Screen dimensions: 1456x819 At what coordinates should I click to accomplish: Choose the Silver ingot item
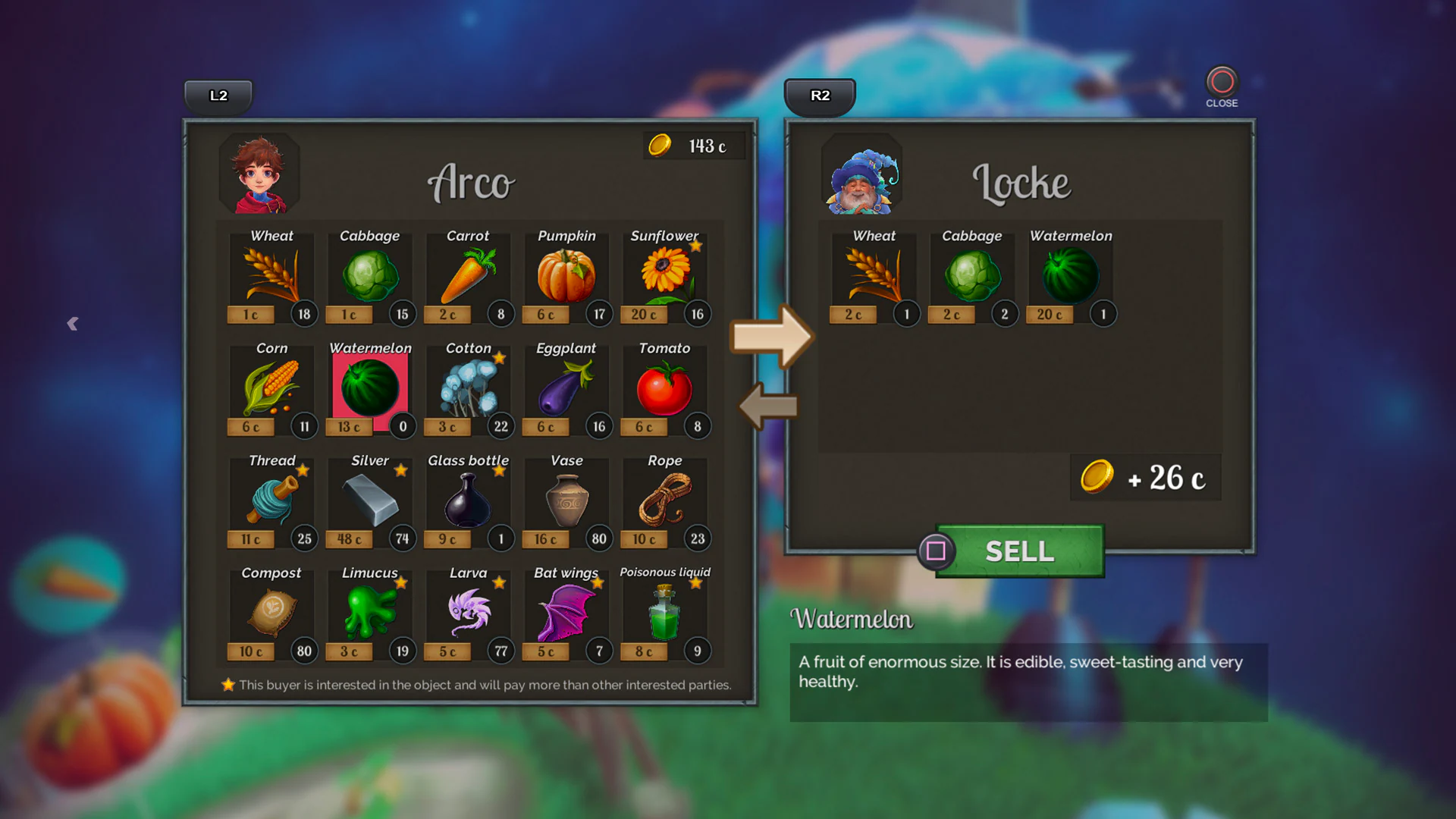(369, 500)
